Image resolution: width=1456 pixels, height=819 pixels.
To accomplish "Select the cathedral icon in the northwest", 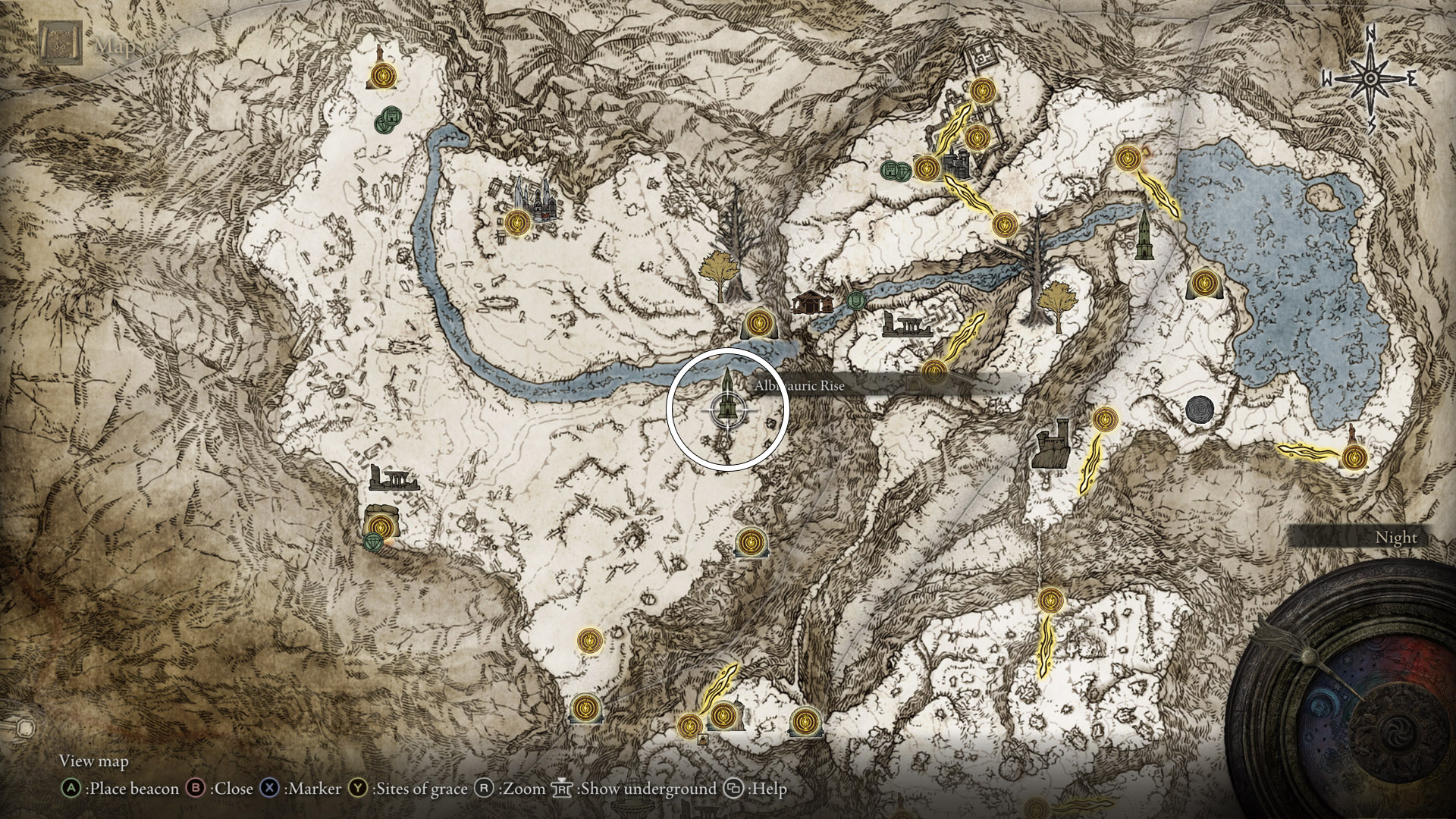I will (x=540, y=205).
